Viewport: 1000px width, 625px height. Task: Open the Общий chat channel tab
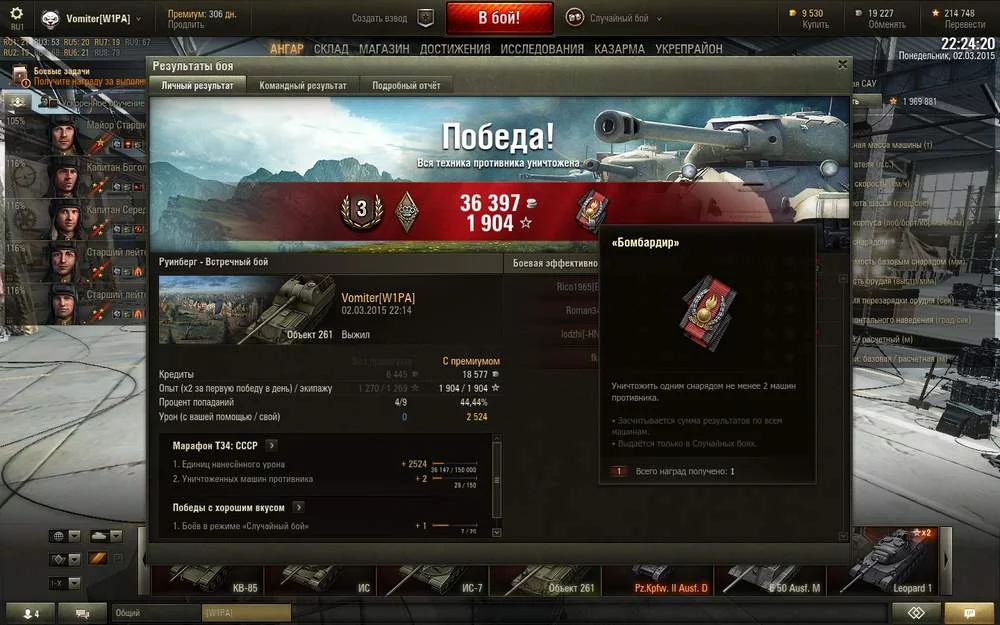pyautogui.click(x=156, y=612)
